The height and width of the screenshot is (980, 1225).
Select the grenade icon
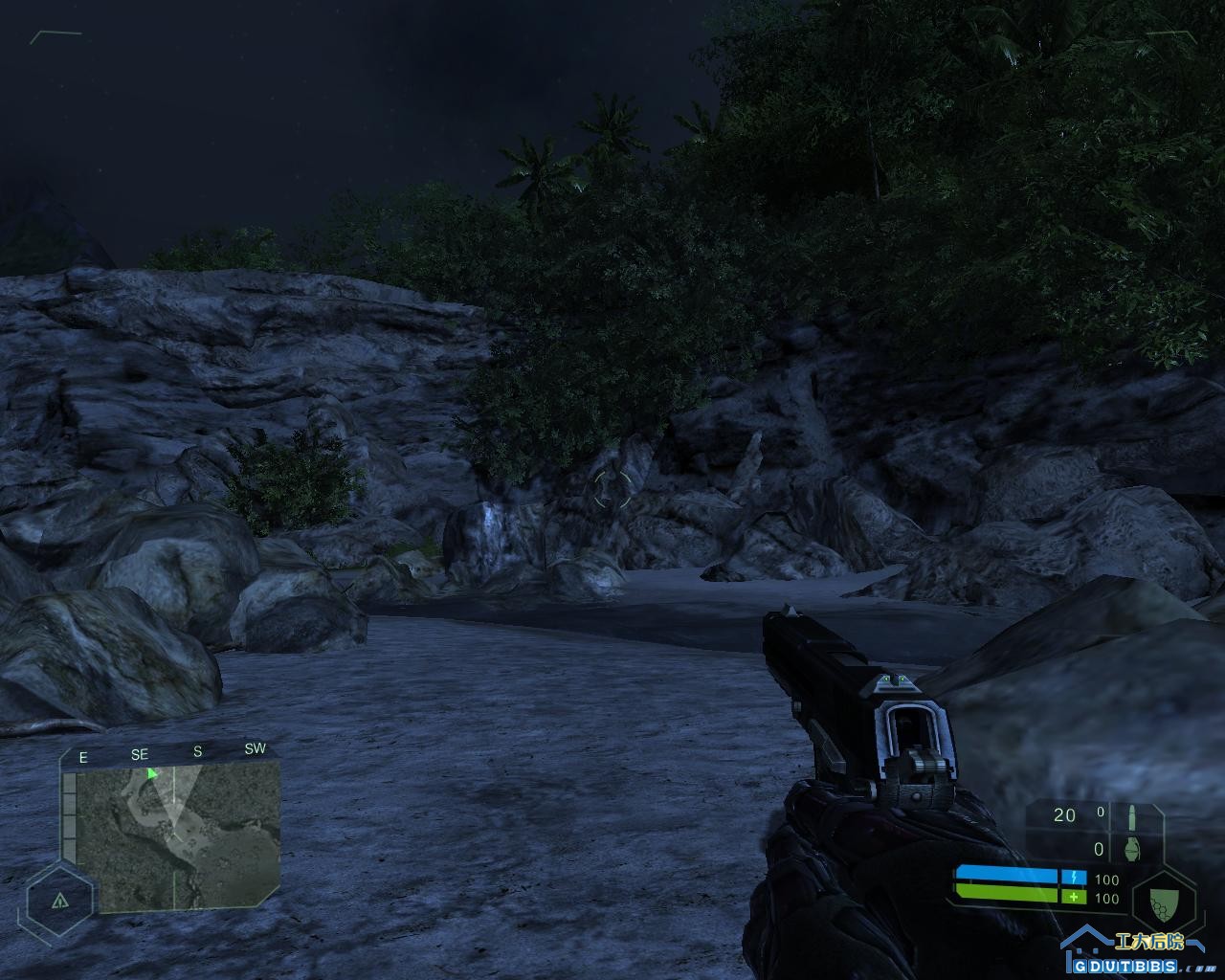1136,850
